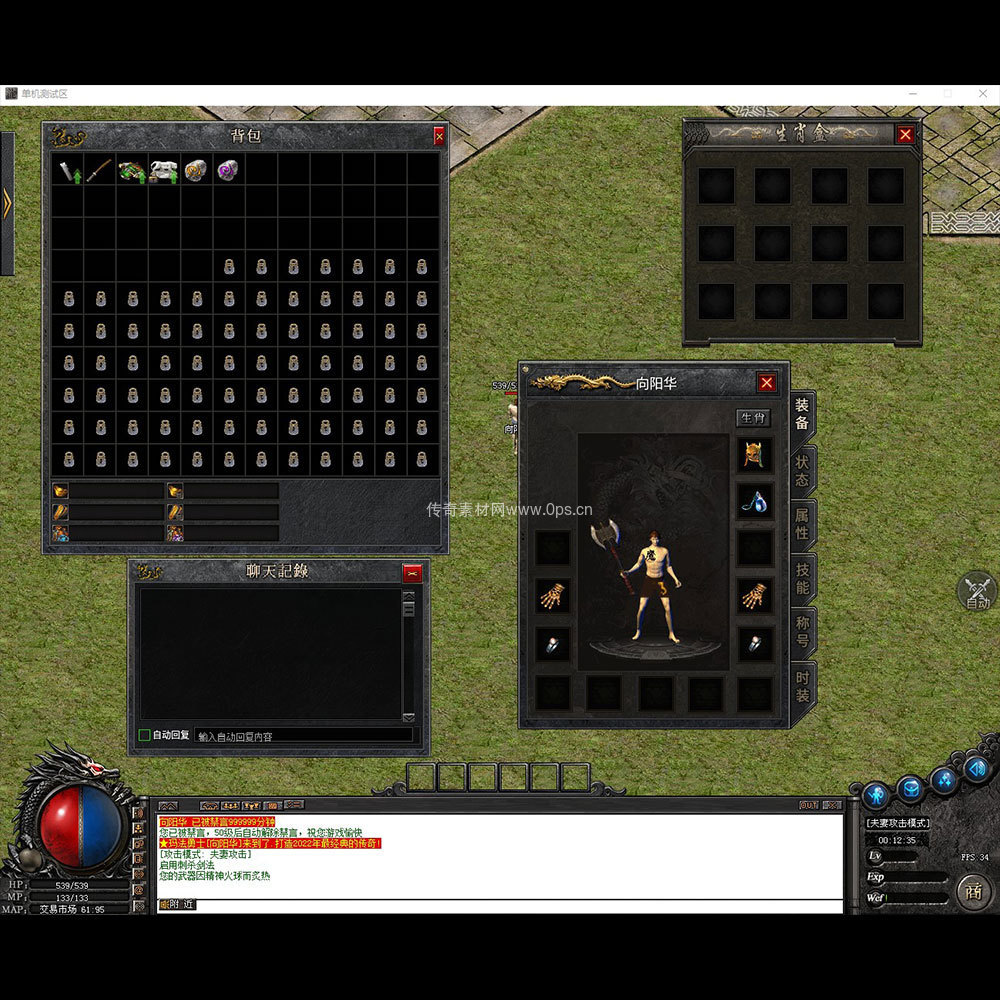The height and width of the screenshot is (1000, 1000).
Task: Click the auto-reply content input field
Action: (x=303, y=736)
